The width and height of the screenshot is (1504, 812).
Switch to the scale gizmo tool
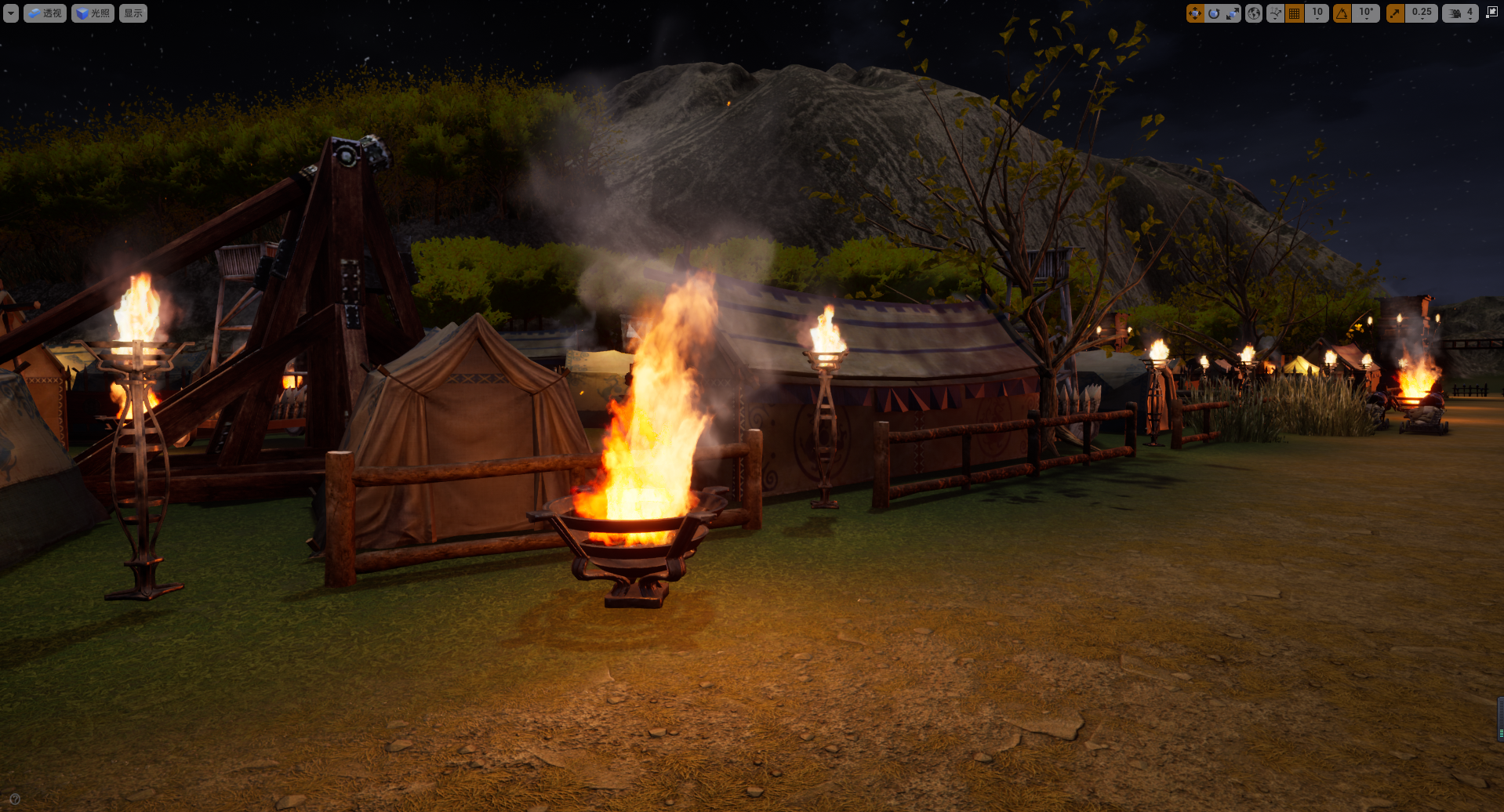click(1233, 13)
